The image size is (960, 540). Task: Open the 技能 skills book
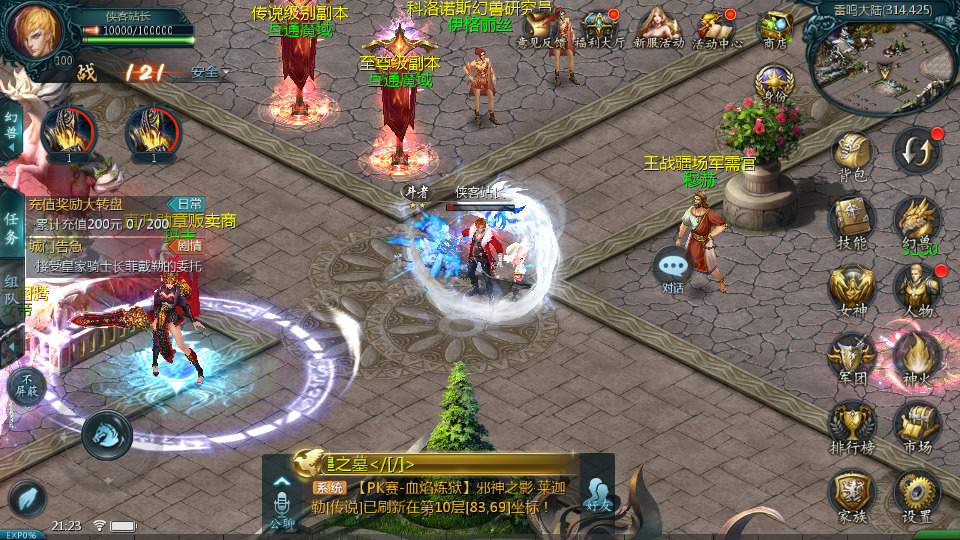[x=852, y=219]
